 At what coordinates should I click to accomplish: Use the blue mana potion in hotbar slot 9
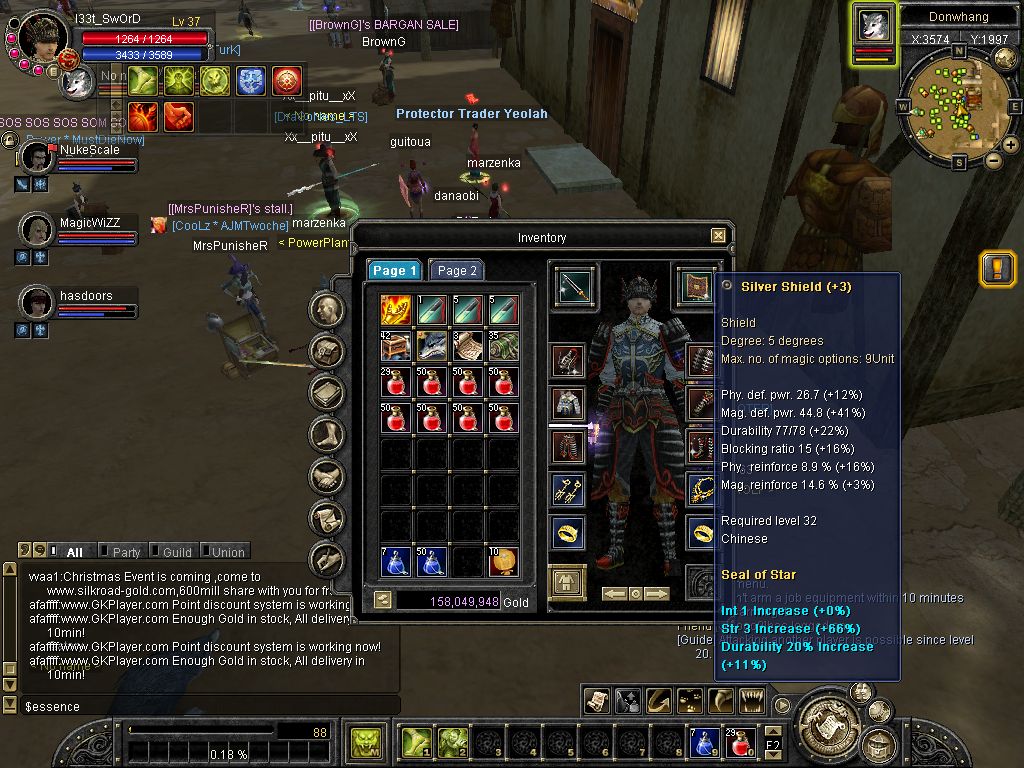(x=705, y=743)
